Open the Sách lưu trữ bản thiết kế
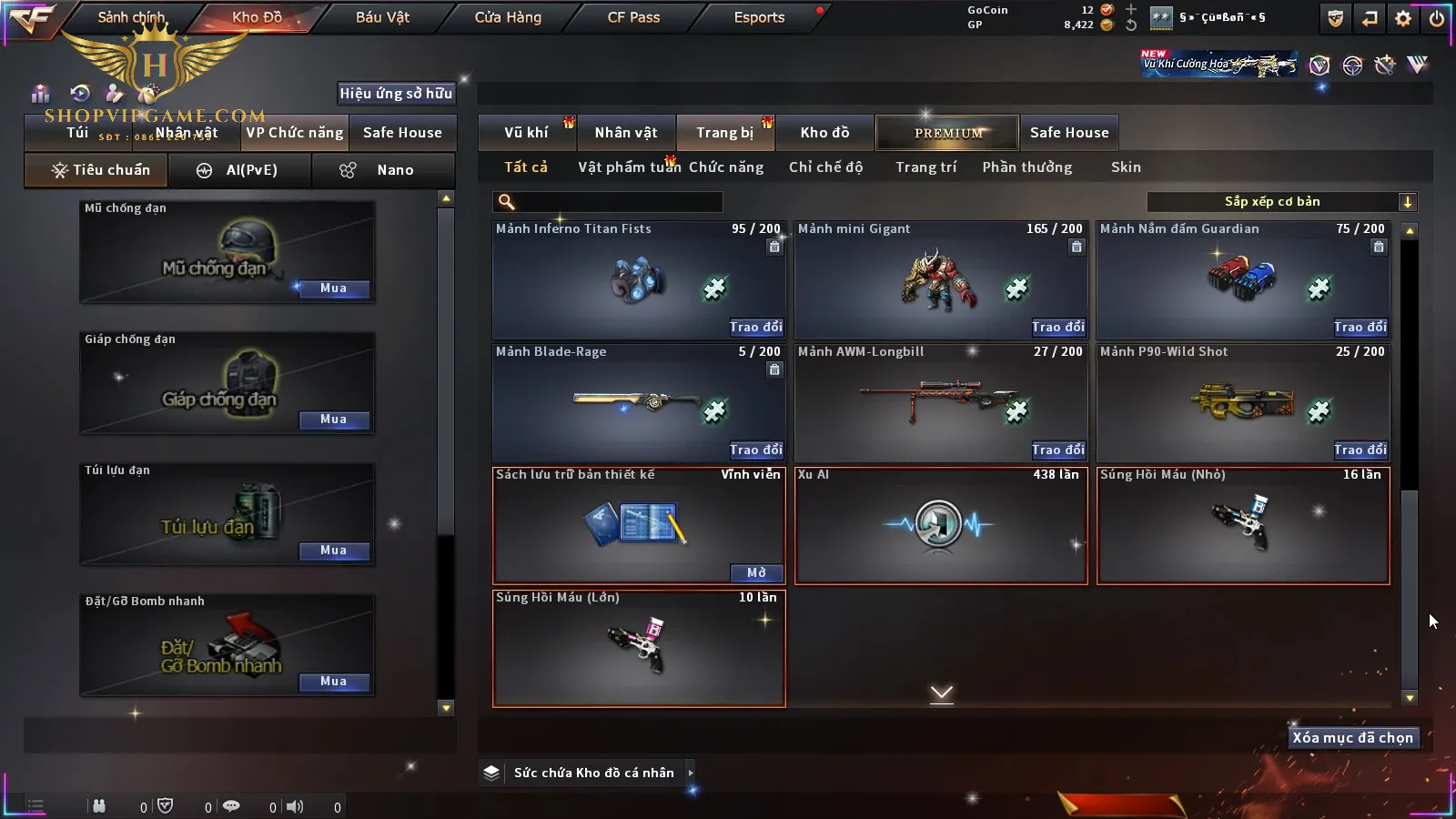Image resolution: width=1456 pixels, height=819 pixels. (x=756, y=572)
